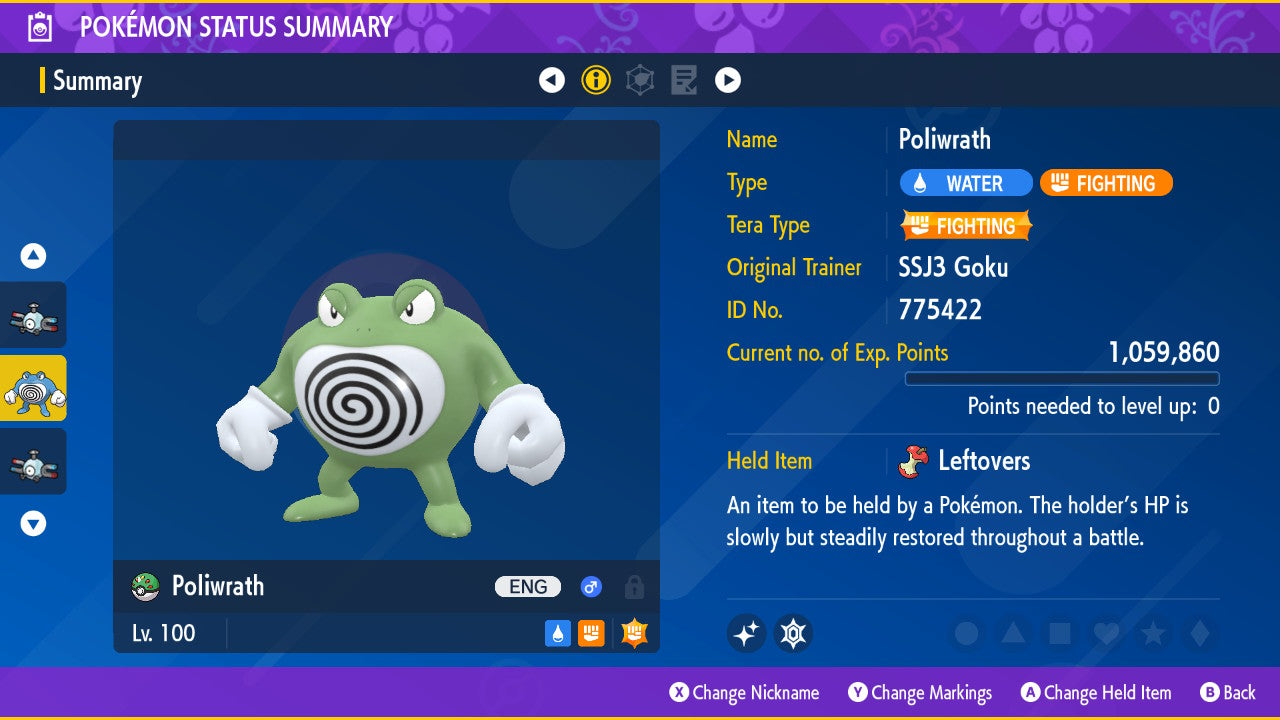Toggle the triangle marking
This screenshot has height=720, width=1280.
pos(1013,633)
